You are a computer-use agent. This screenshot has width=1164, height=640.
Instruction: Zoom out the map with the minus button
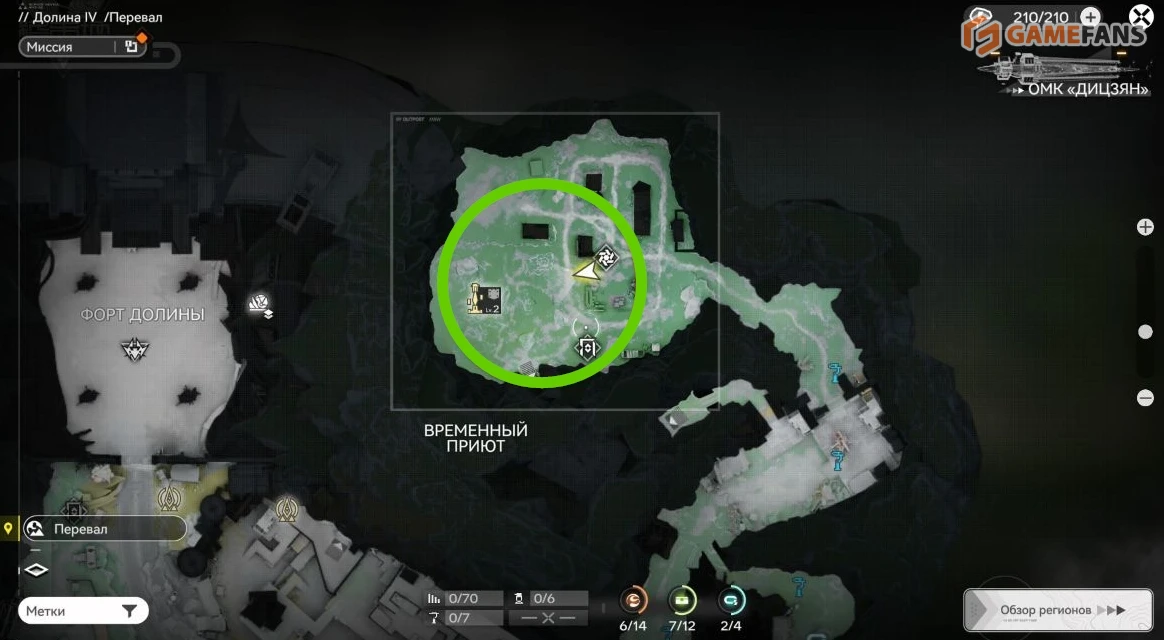click(1146, 398)
